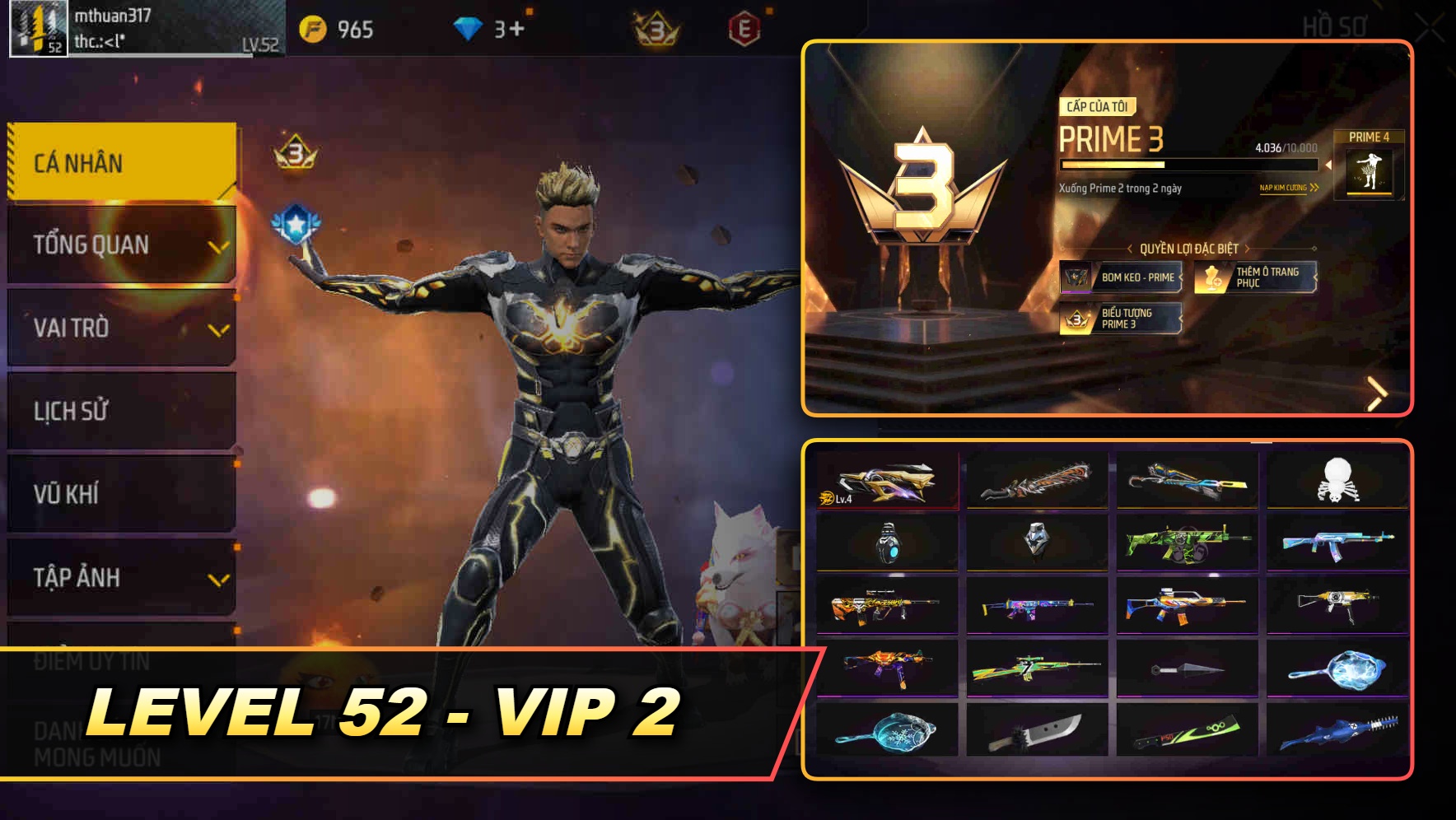The image size is (1456, 820).
Task: Open the Lịch Sử tab
Action: [x=119, y=410]
